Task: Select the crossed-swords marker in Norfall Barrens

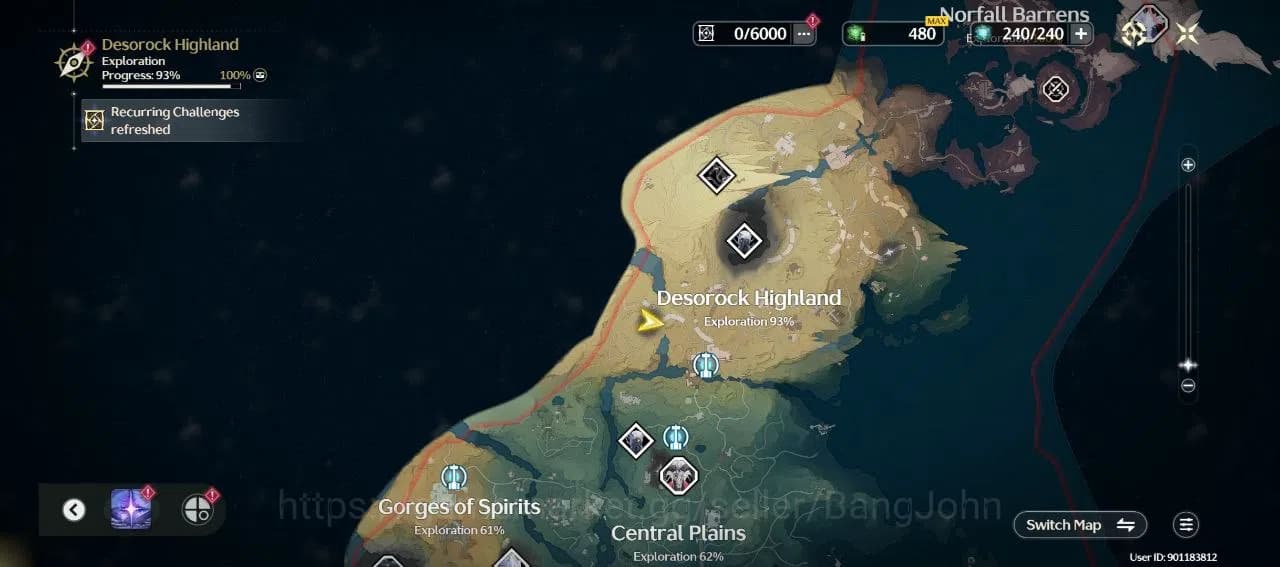Action: click(1055, 89)
